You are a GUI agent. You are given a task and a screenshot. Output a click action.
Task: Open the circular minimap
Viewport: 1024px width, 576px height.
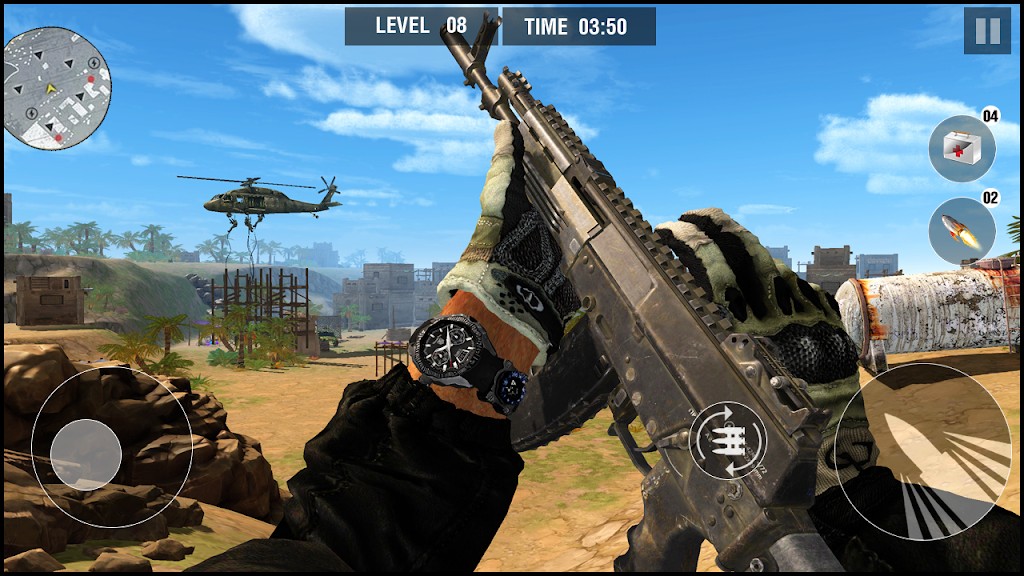(57, 89)
